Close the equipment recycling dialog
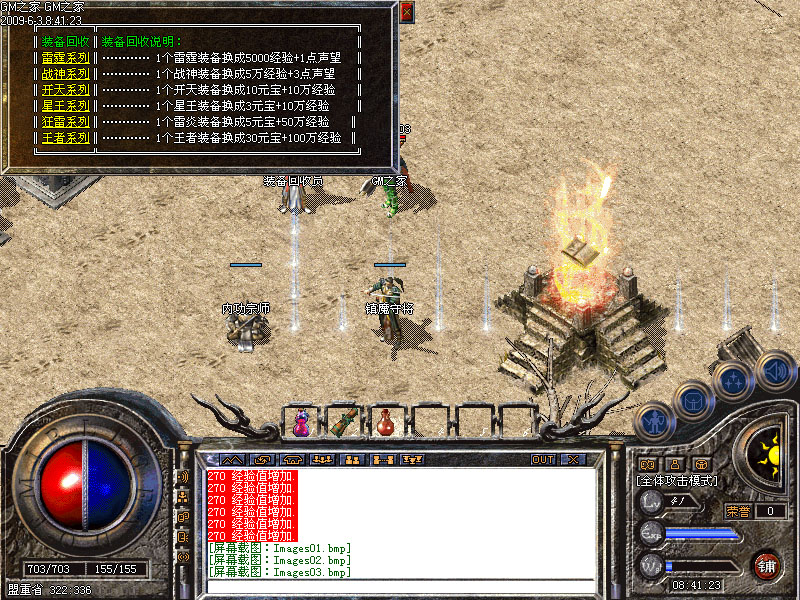This screenshot has height=600, width=800. click(x=406, y=13)
